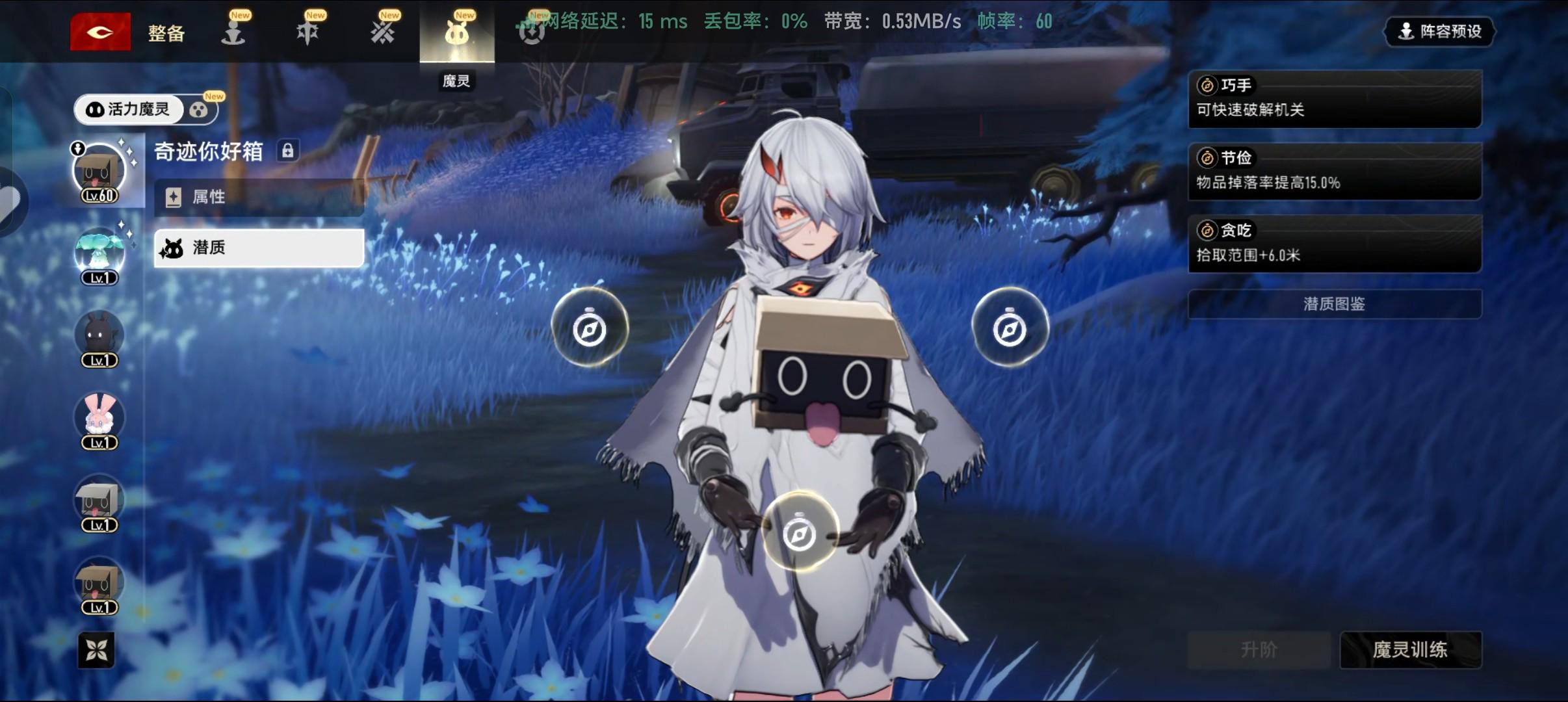Select the 魔灵 tab
Screen dimensions: 1568x702
(456, 32)
